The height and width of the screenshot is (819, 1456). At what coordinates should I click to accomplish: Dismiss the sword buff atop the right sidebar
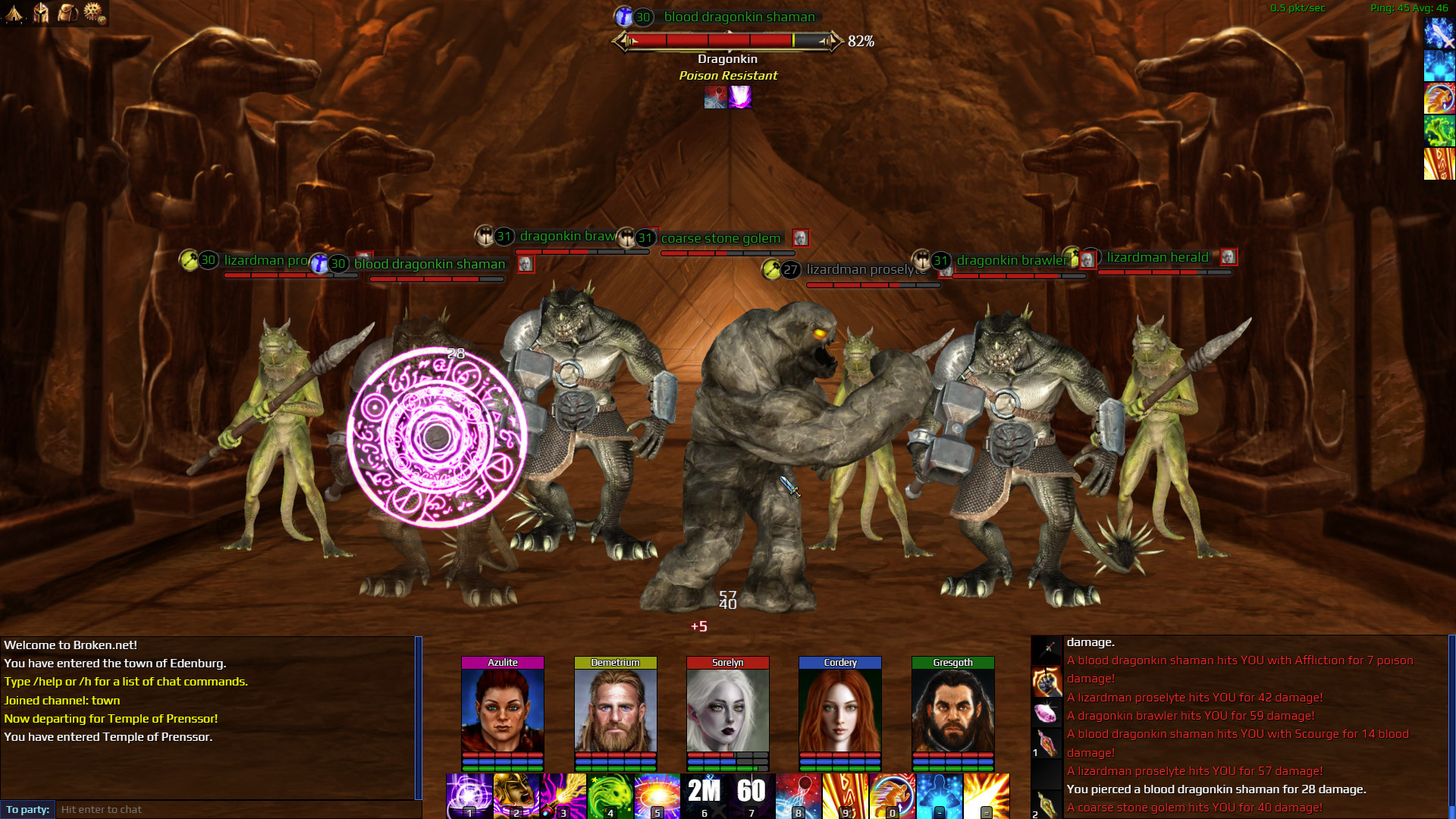1439,33
